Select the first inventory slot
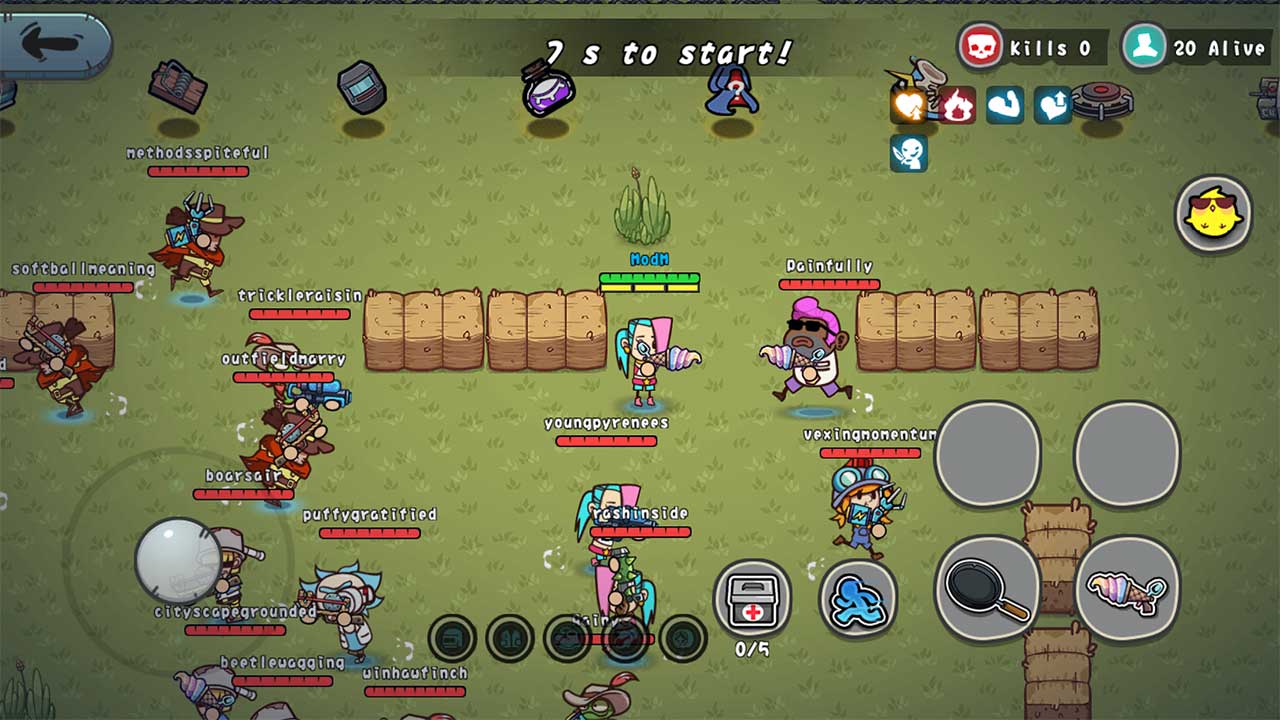This screenshot has width=1280, height=720. tap(450, 636)
